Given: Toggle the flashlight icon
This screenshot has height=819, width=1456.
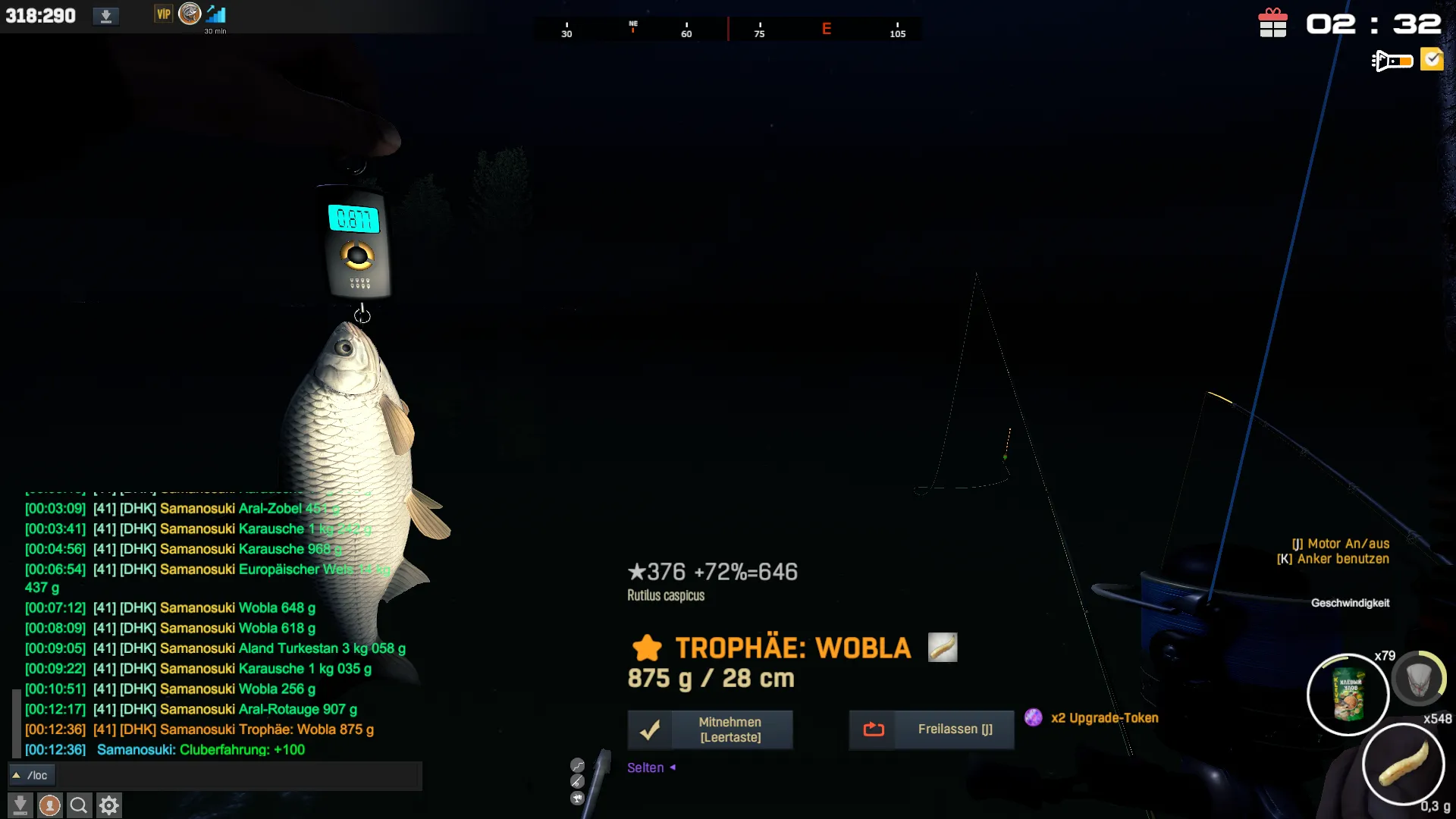Looking at the screenshot, I should (x=1392, y=60).
